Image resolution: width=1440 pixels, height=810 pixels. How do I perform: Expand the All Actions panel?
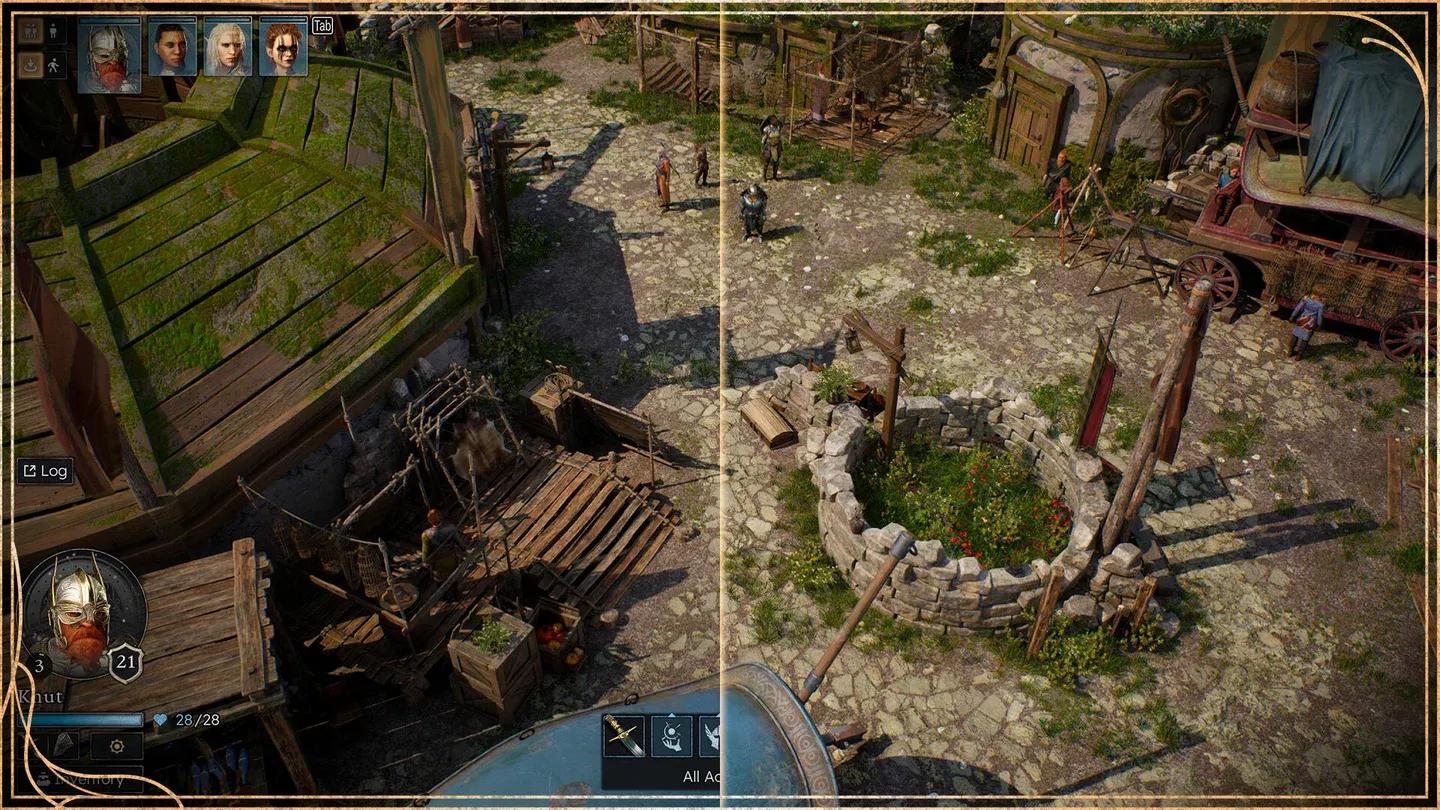[700, 776]
